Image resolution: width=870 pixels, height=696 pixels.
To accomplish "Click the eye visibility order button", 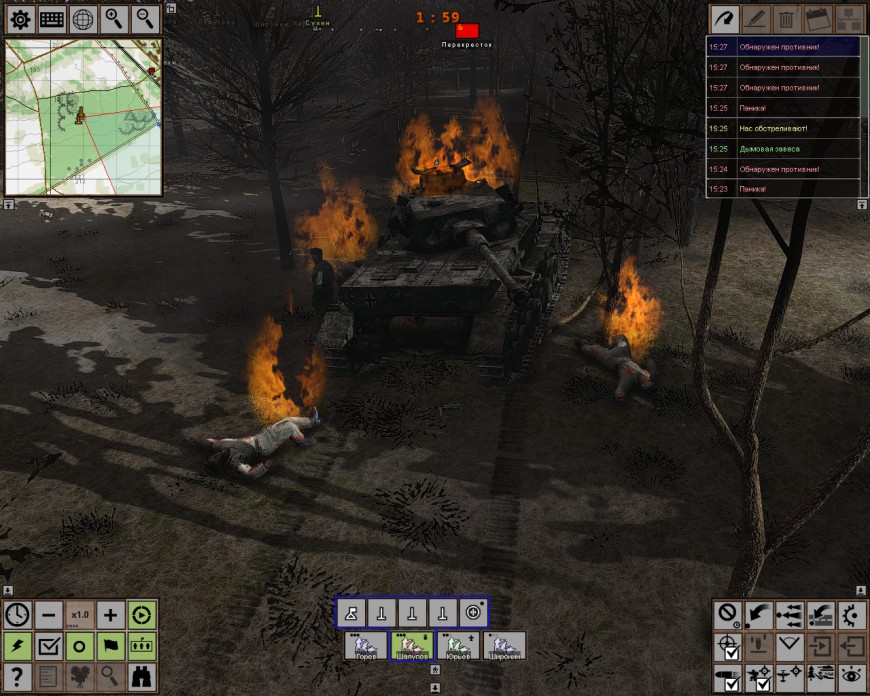I will pos(851,676).
